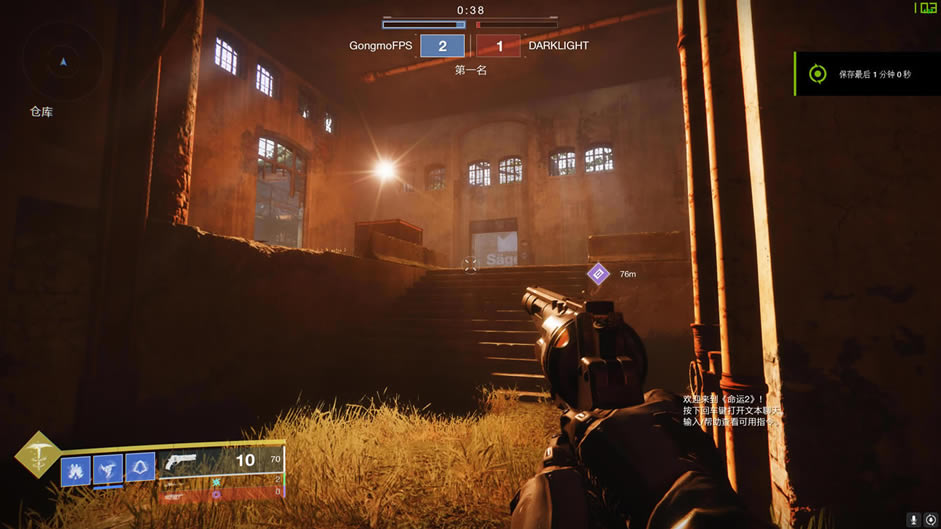Use the throwing knife melee ability icon
The image size is (941, 529).
coord(108,469)
